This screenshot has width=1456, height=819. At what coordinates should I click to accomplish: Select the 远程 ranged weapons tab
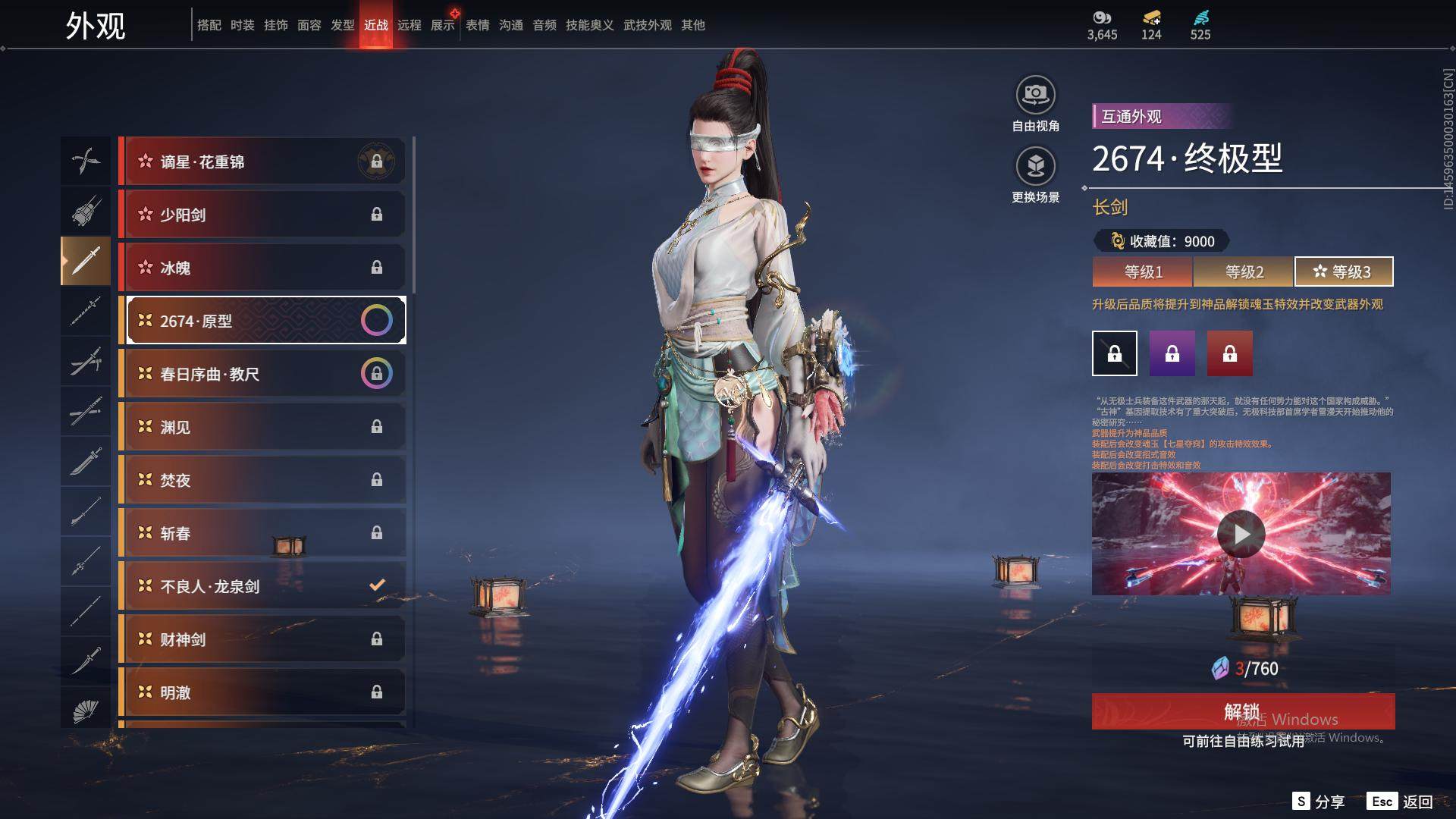pyautogui.click(x=409, y=25)
